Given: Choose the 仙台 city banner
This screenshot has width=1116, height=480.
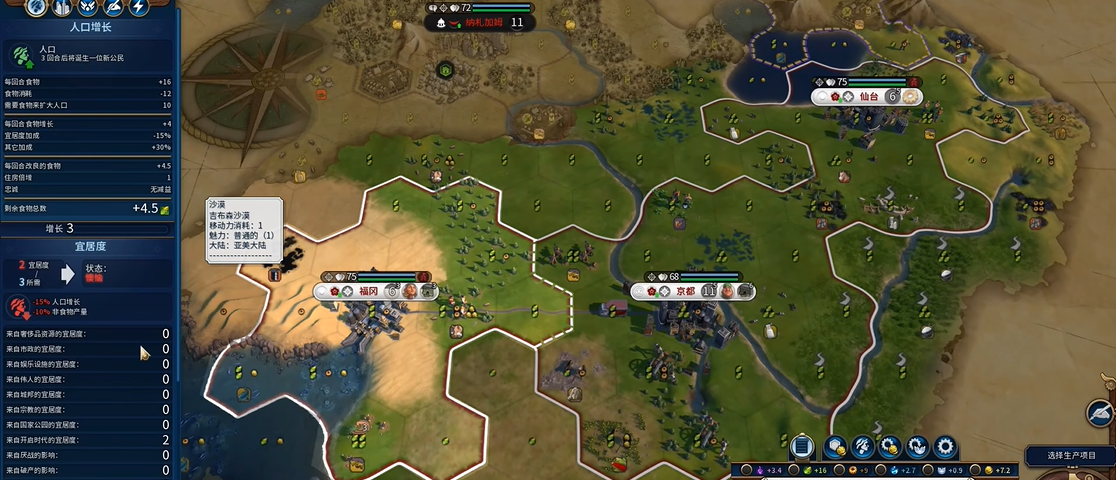Looking at the screenshot, I should click(867, 97).
